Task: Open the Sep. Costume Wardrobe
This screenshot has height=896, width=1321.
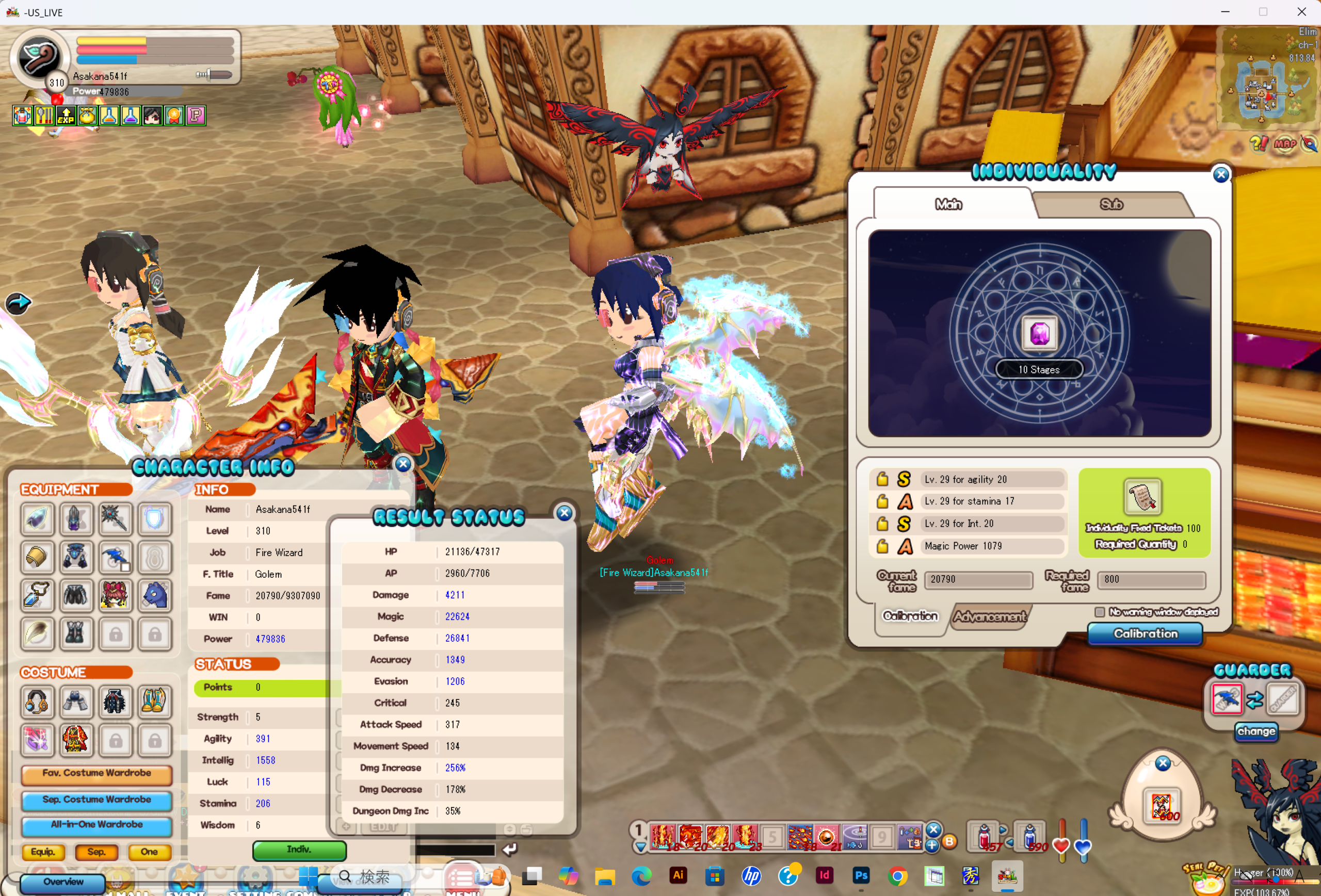Action: coord(96,800)
